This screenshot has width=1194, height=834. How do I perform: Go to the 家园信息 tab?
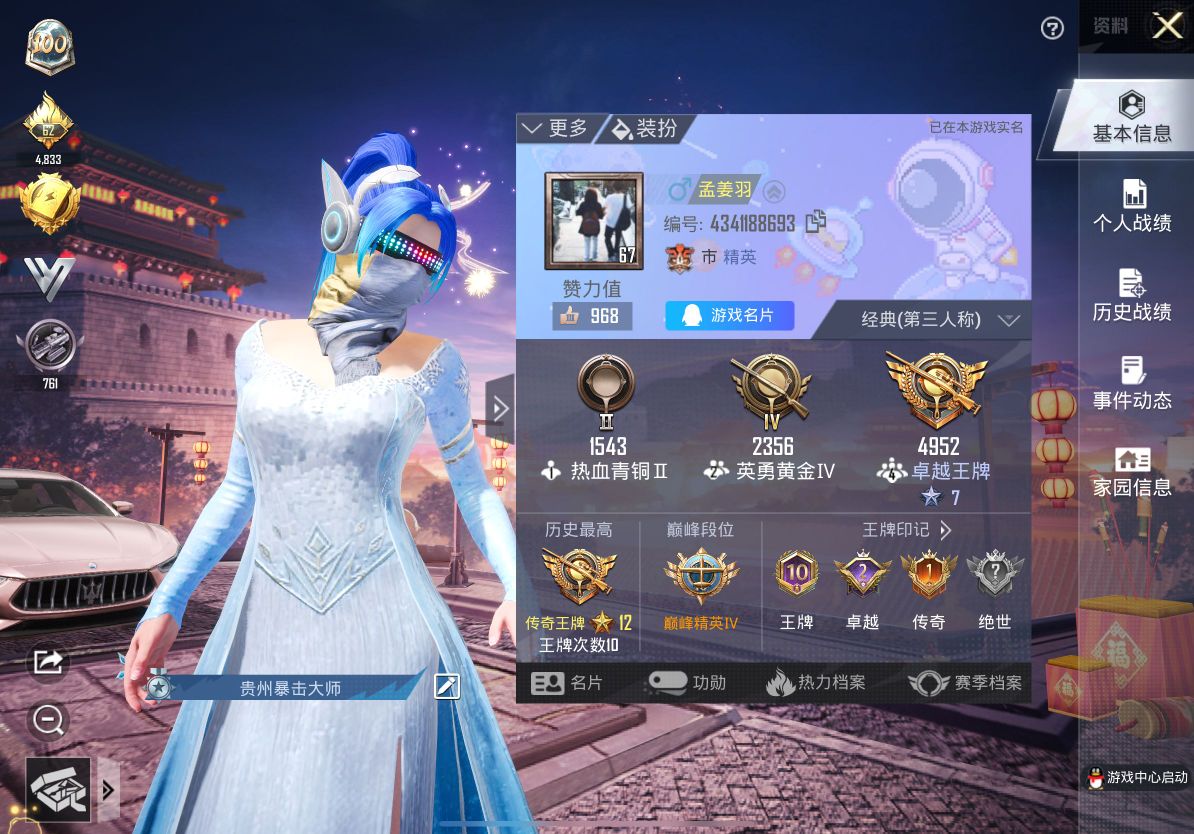click(1131, 472)
